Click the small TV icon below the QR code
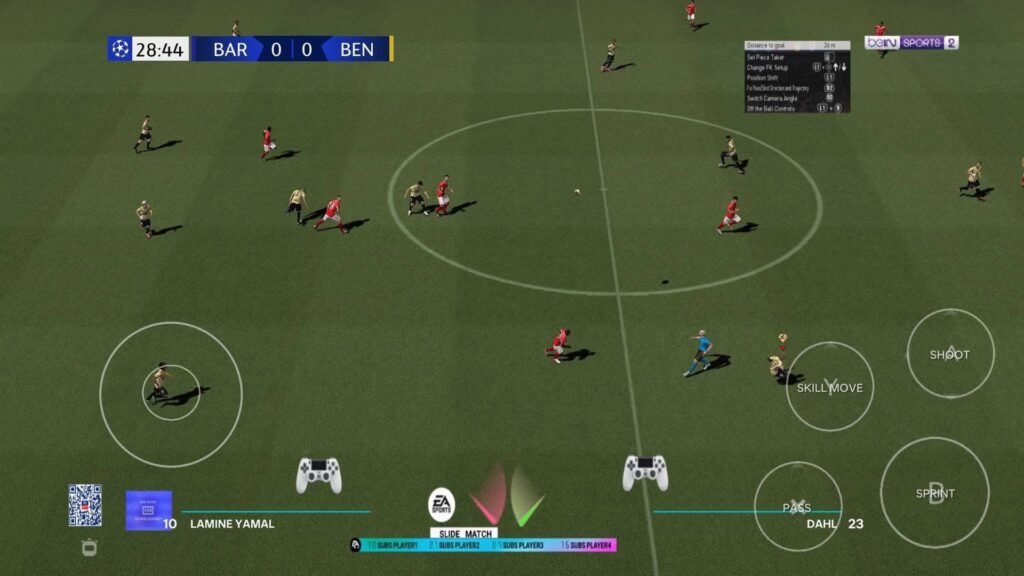 click(x=89, y=547)
